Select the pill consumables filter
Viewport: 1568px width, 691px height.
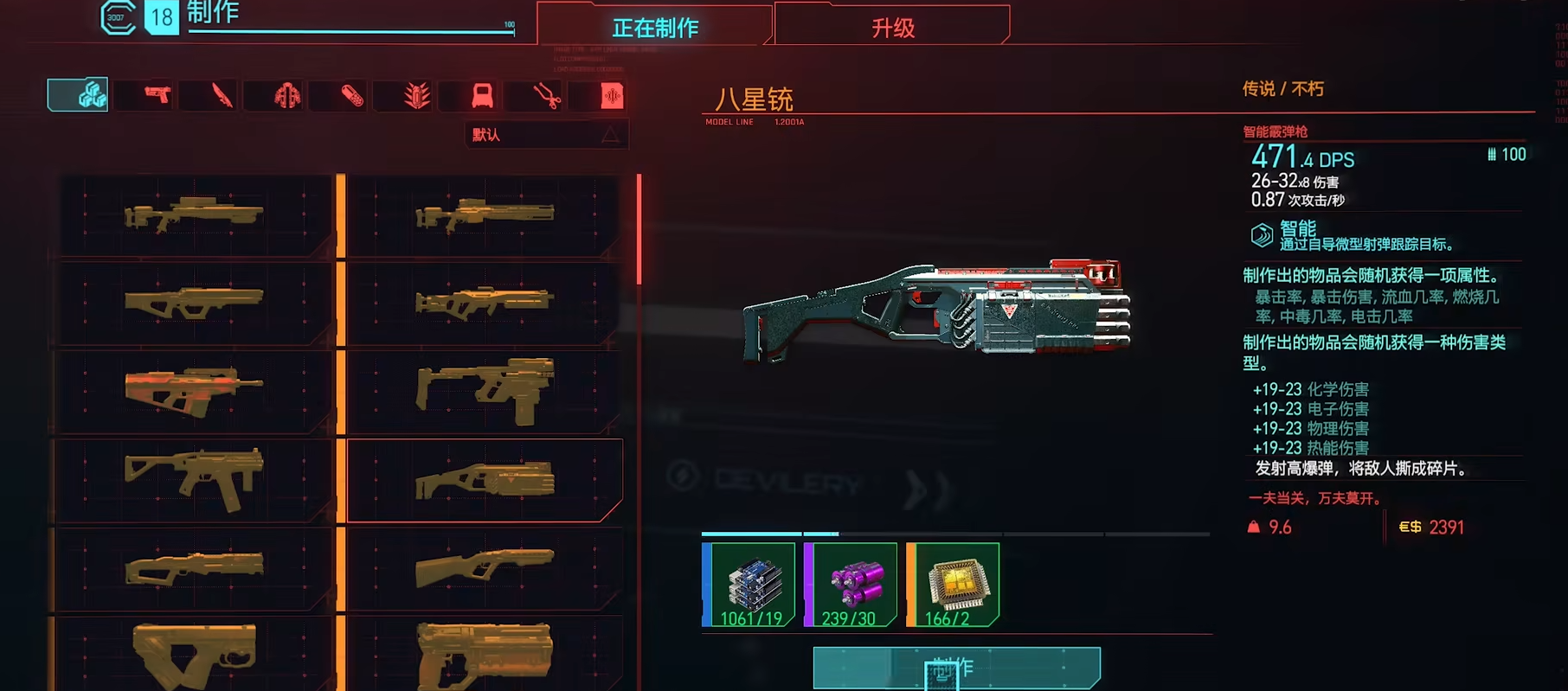point(351,95)
